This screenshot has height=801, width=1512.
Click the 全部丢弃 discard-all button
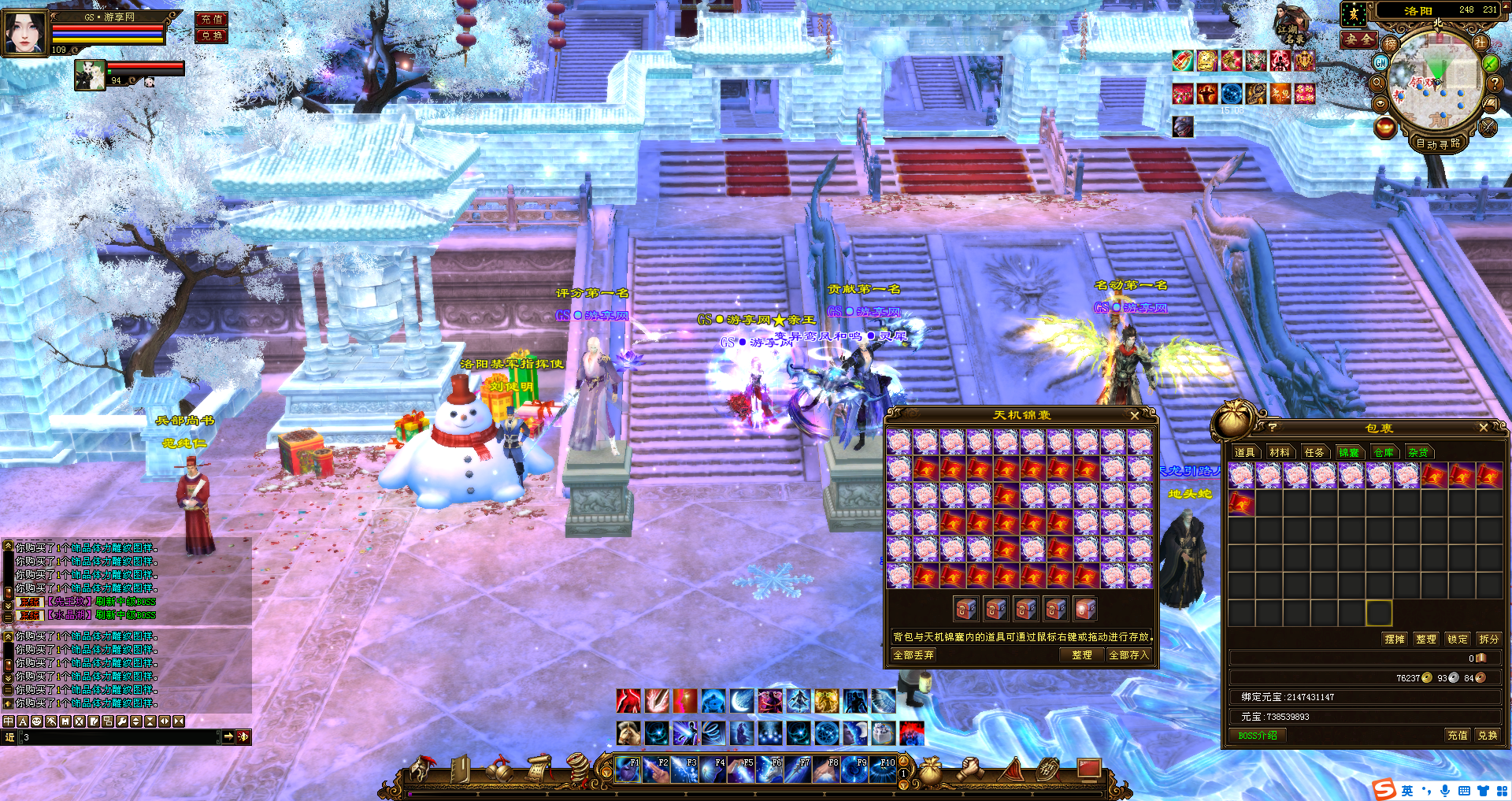coord(913,655)
